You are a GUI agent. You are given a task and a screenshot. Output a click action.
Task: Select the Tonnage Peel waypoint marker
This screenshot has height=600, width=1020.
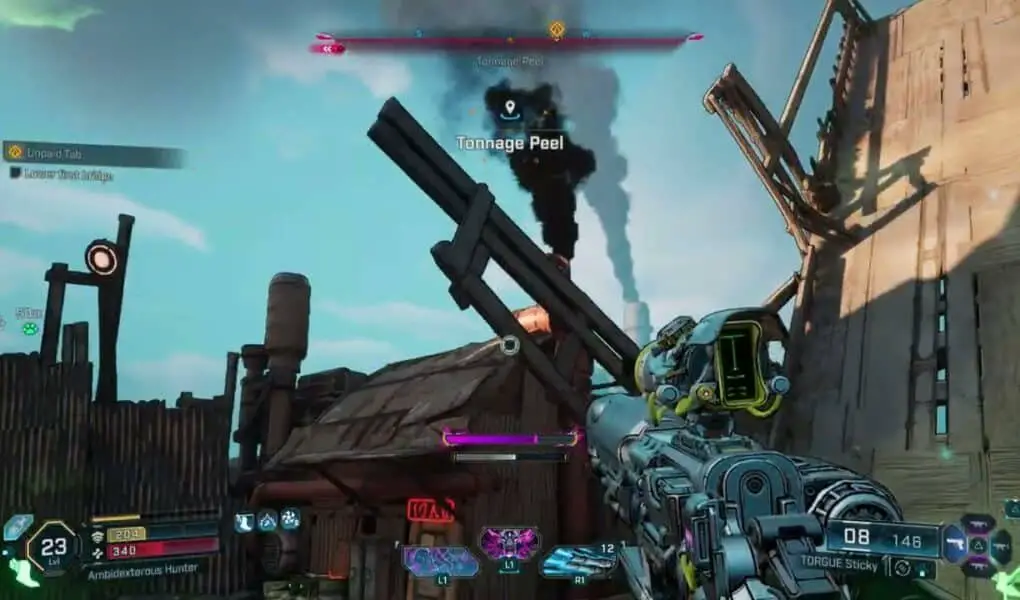click(x=510, y=108)
